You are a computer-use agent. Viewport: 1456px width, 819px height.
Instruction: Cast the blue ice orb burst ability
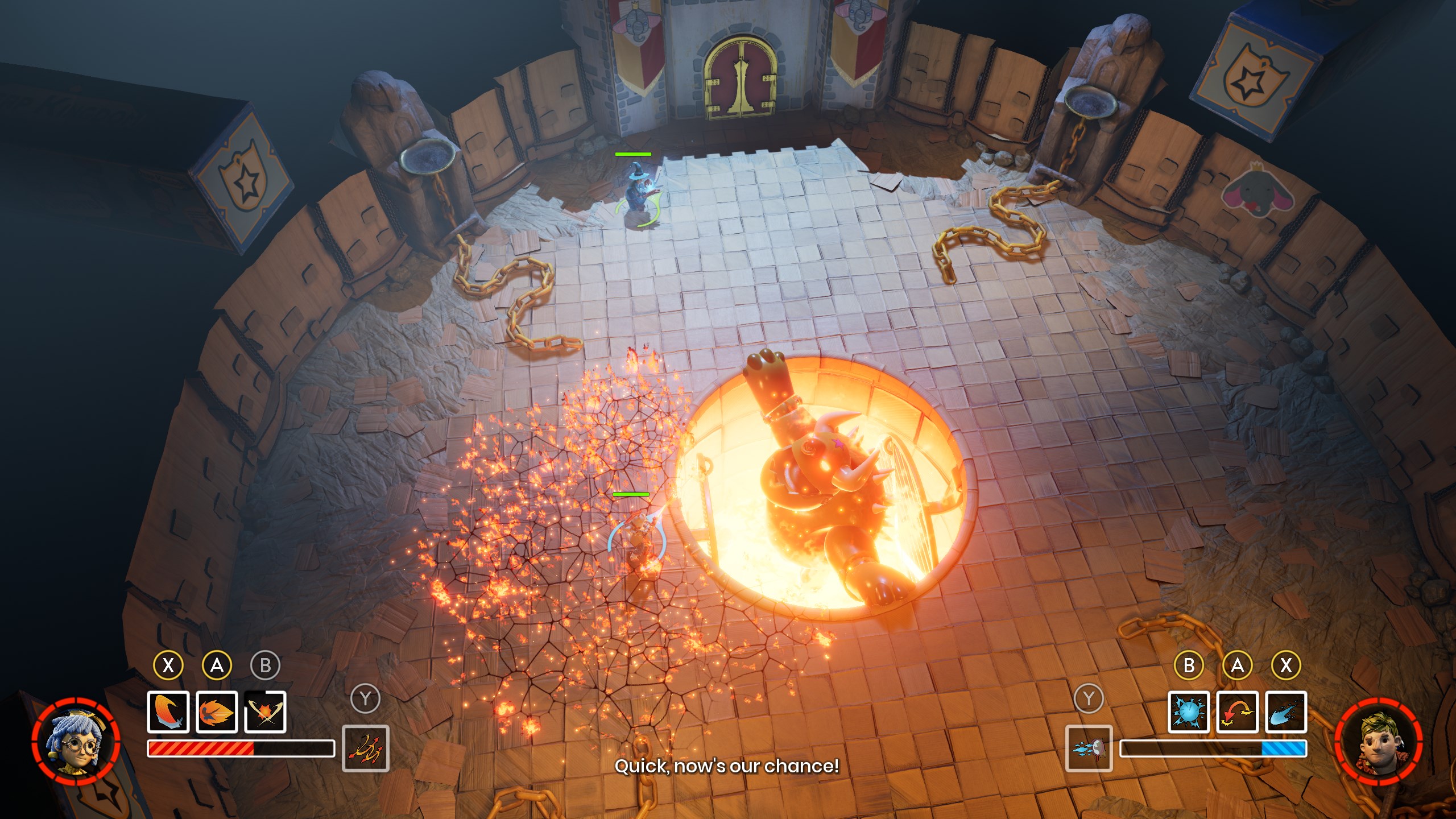tap(1189, 712)
